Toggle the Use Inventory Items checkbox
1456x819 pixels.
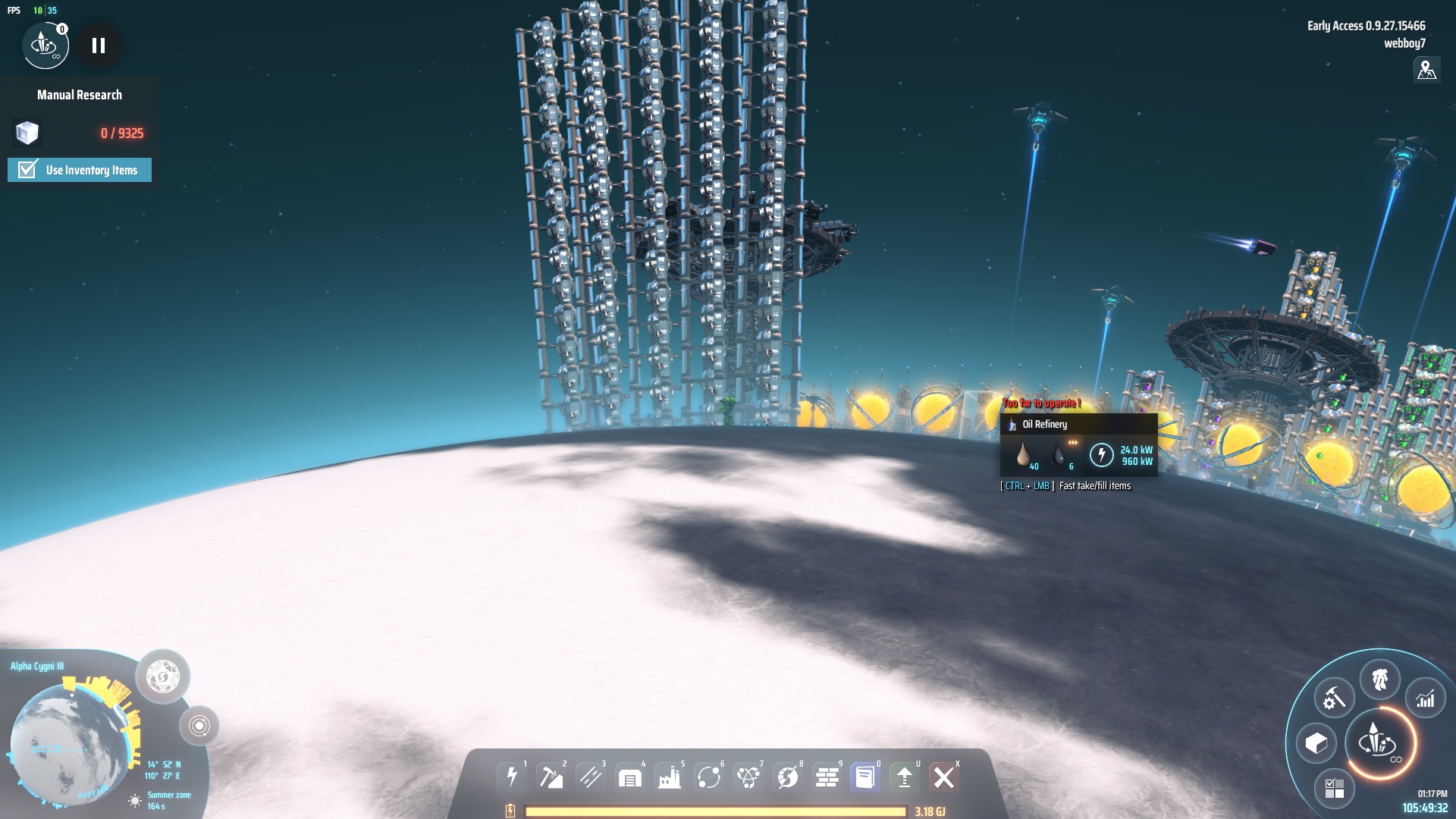[x=28, y=170]
